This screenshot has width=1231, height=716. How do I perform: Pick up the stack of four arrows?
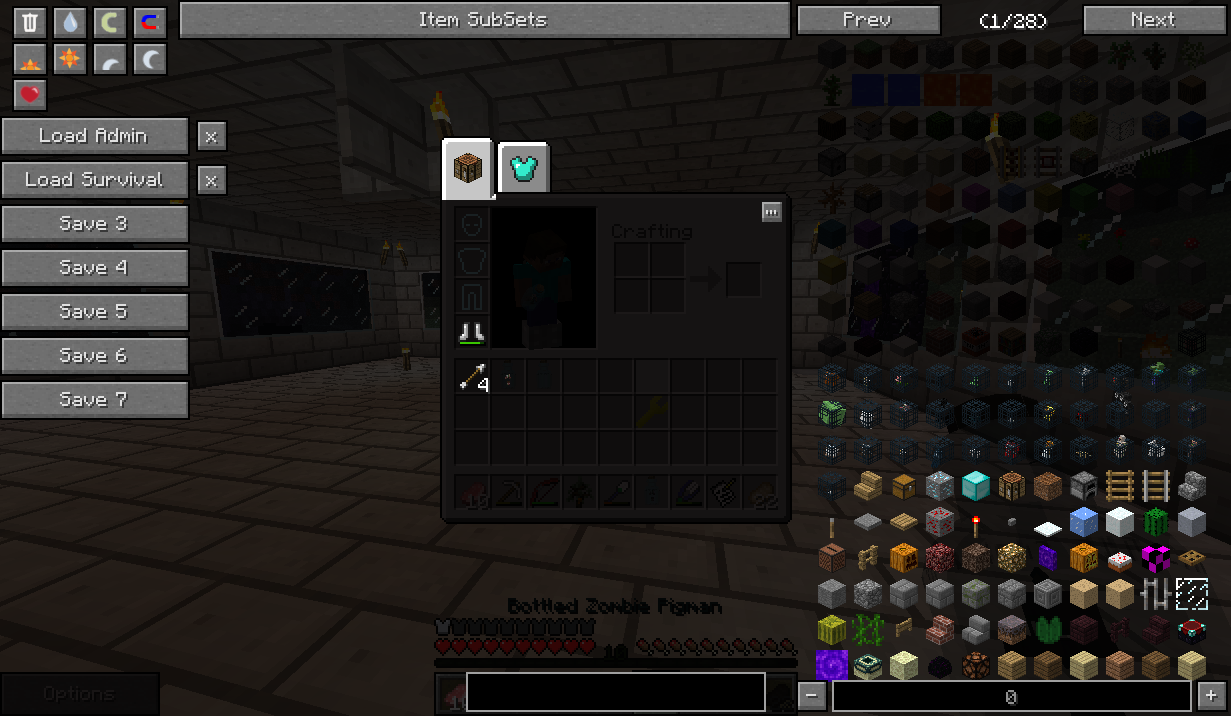(x=473, y=378)
